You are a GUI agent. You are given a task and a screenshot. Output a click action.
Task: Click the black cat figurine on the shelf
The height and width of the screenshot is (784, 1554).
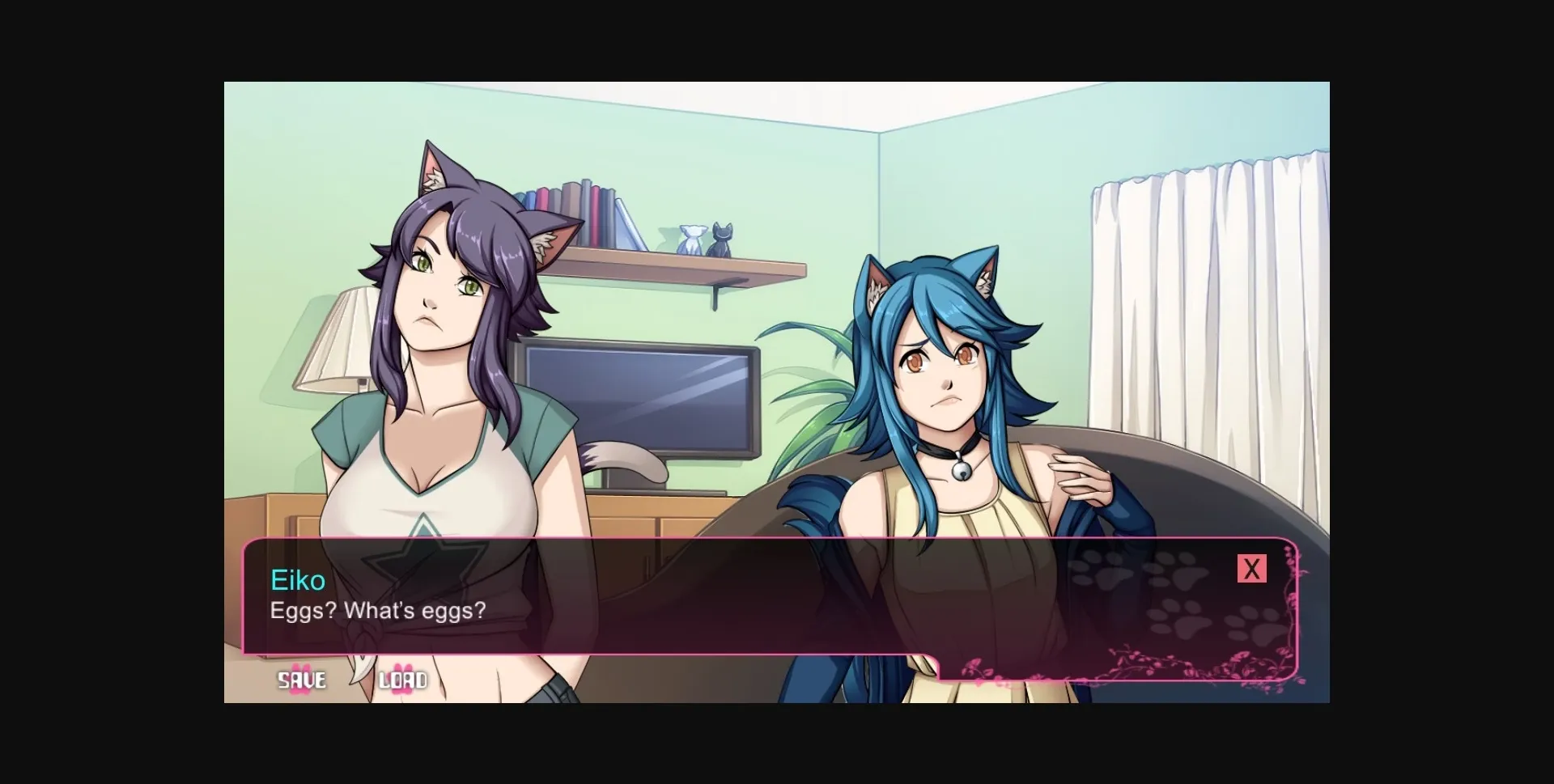721,237
